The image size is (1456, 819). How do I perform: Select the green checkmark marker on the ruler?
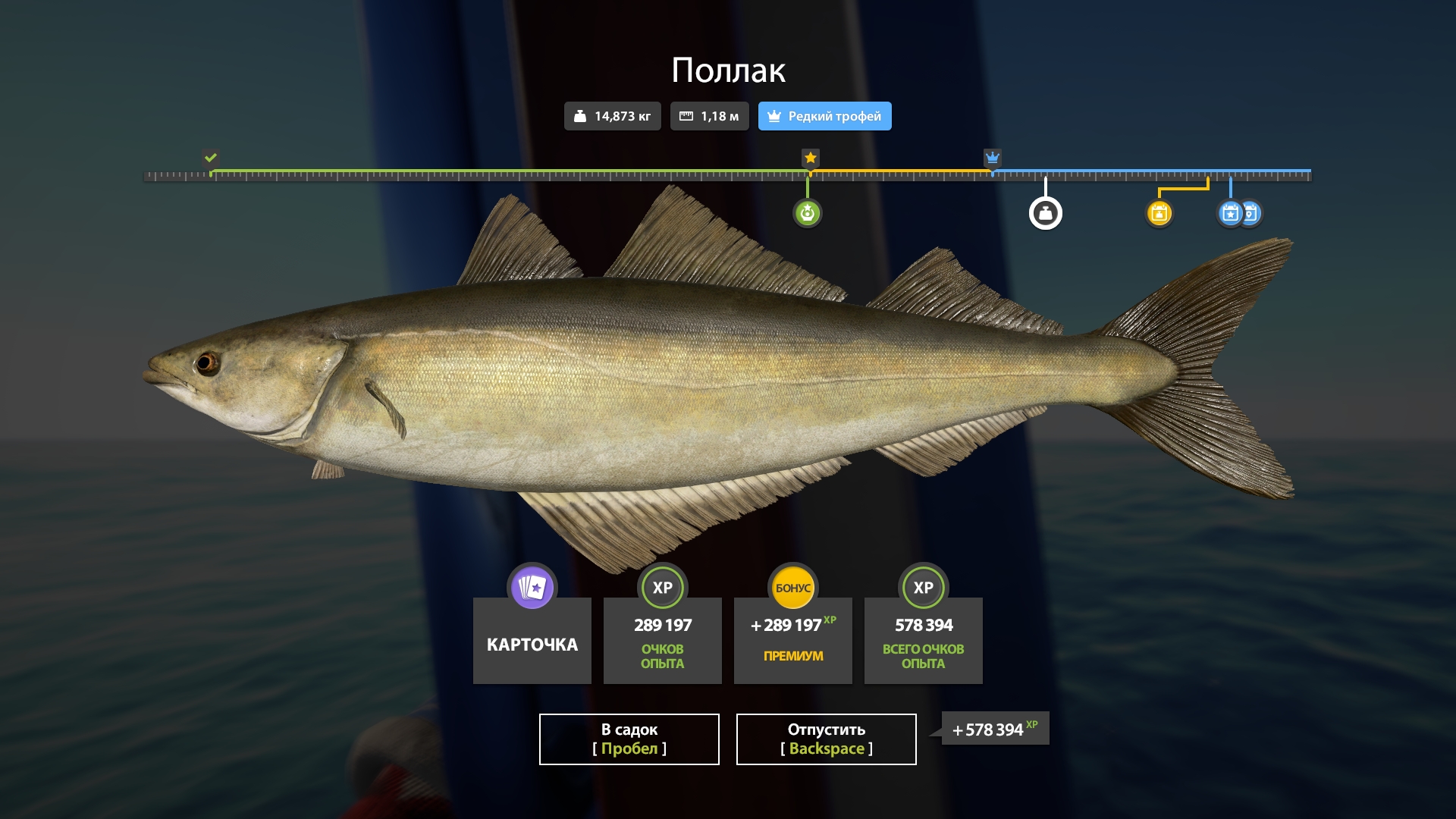tap(210, 158)
